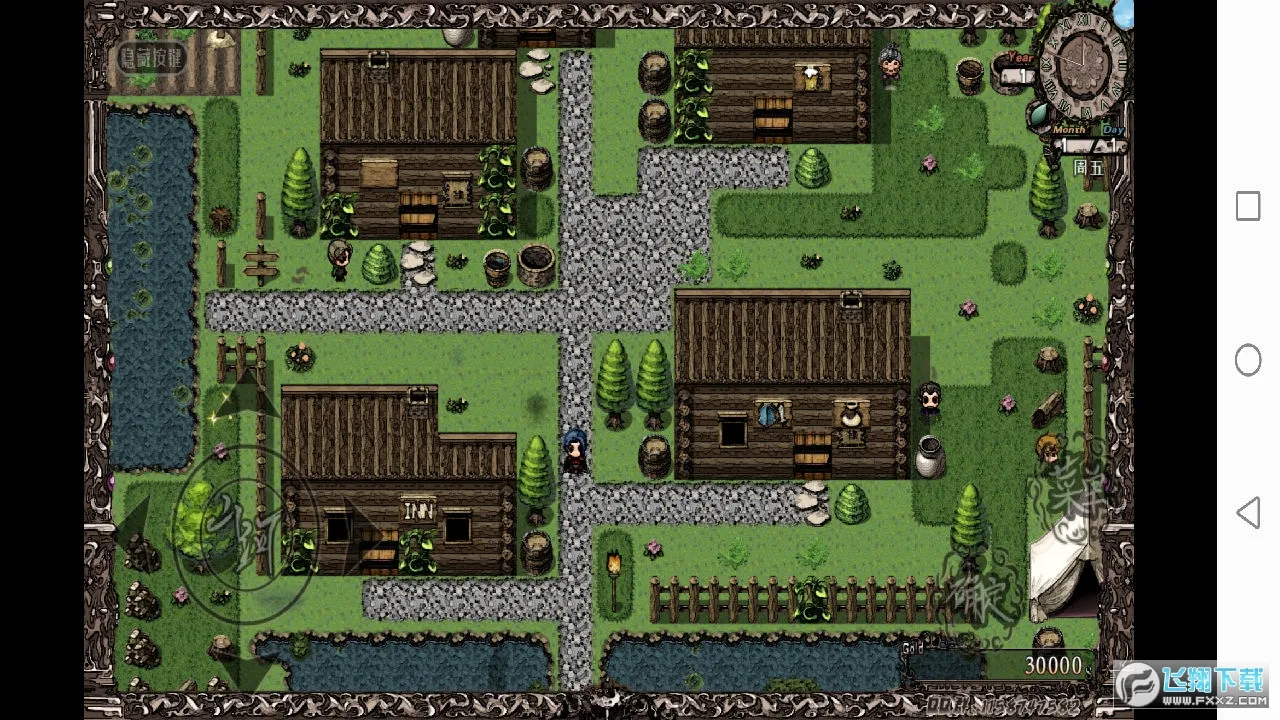Tap the Android square recent-apps button
1280x720 pixels.
[1247, 206]
